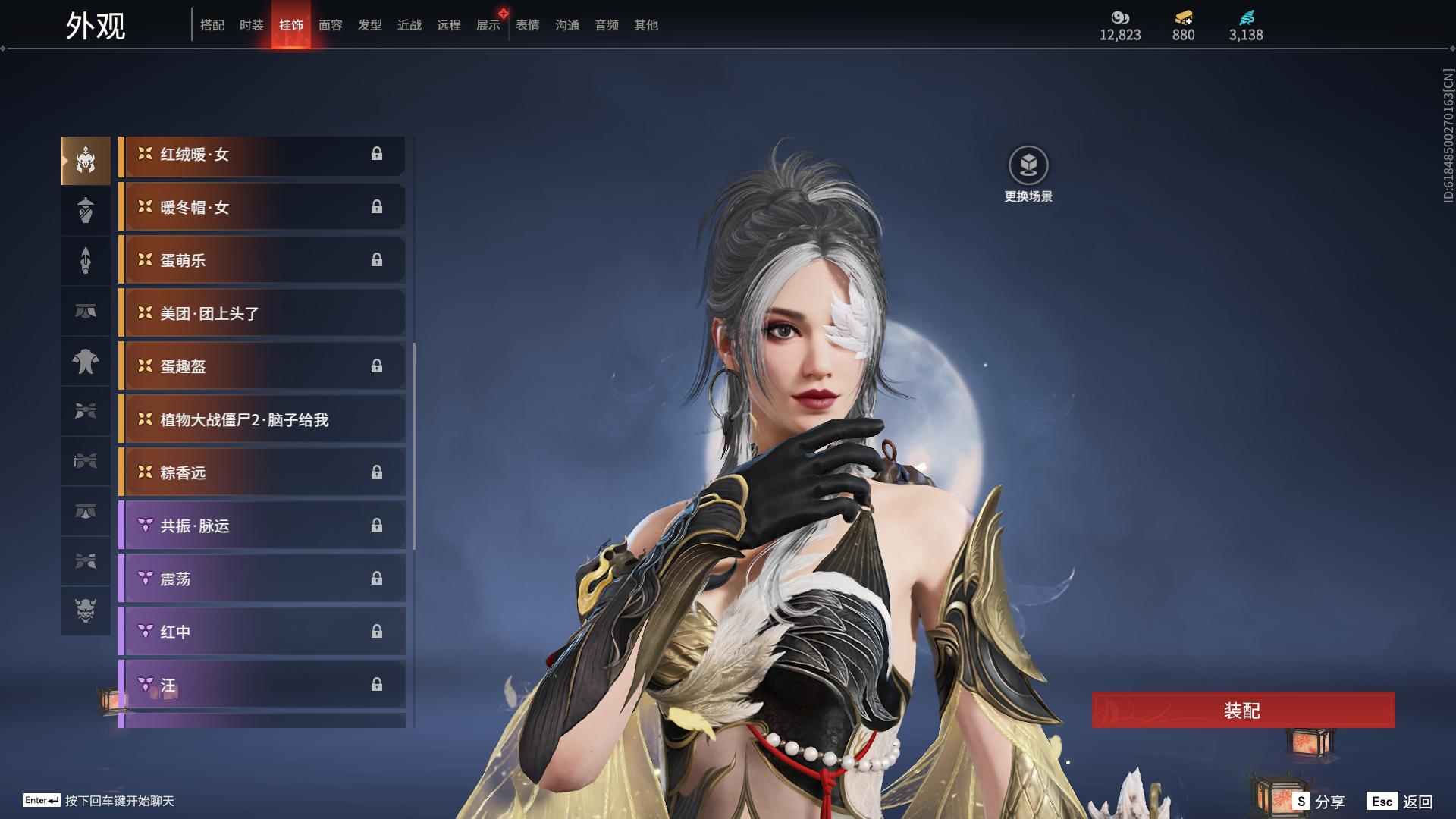Image resolution: width=1456 pixels, height=819 pixels.
Task: Choose the 暖冬帽·女 item
Action: tap(262, 208)
